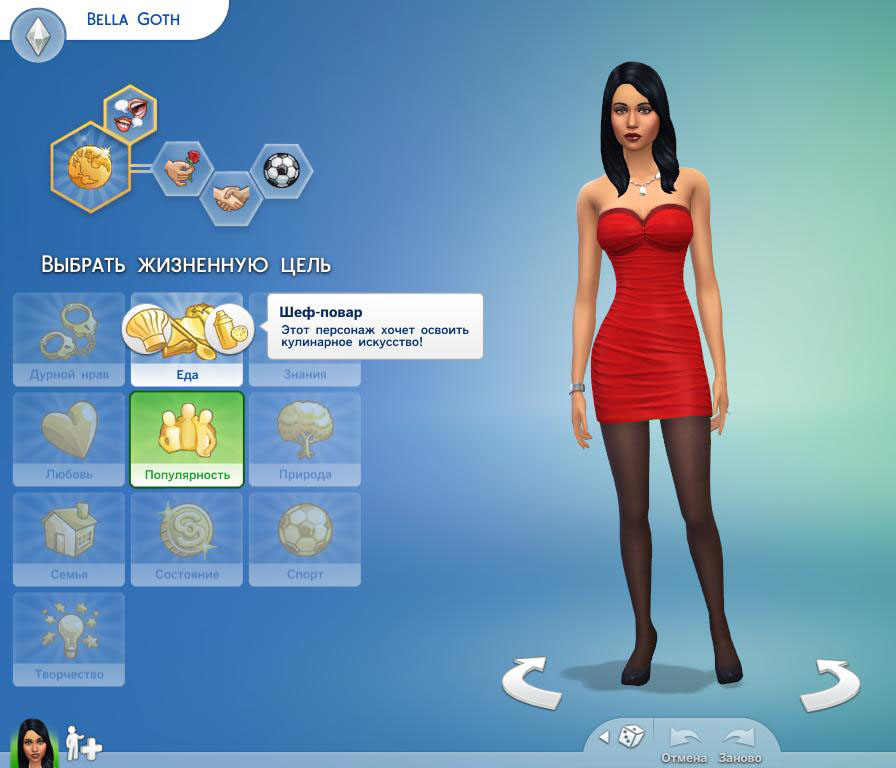
Task: Pick the Семья house category
Action: pos(69,538)
